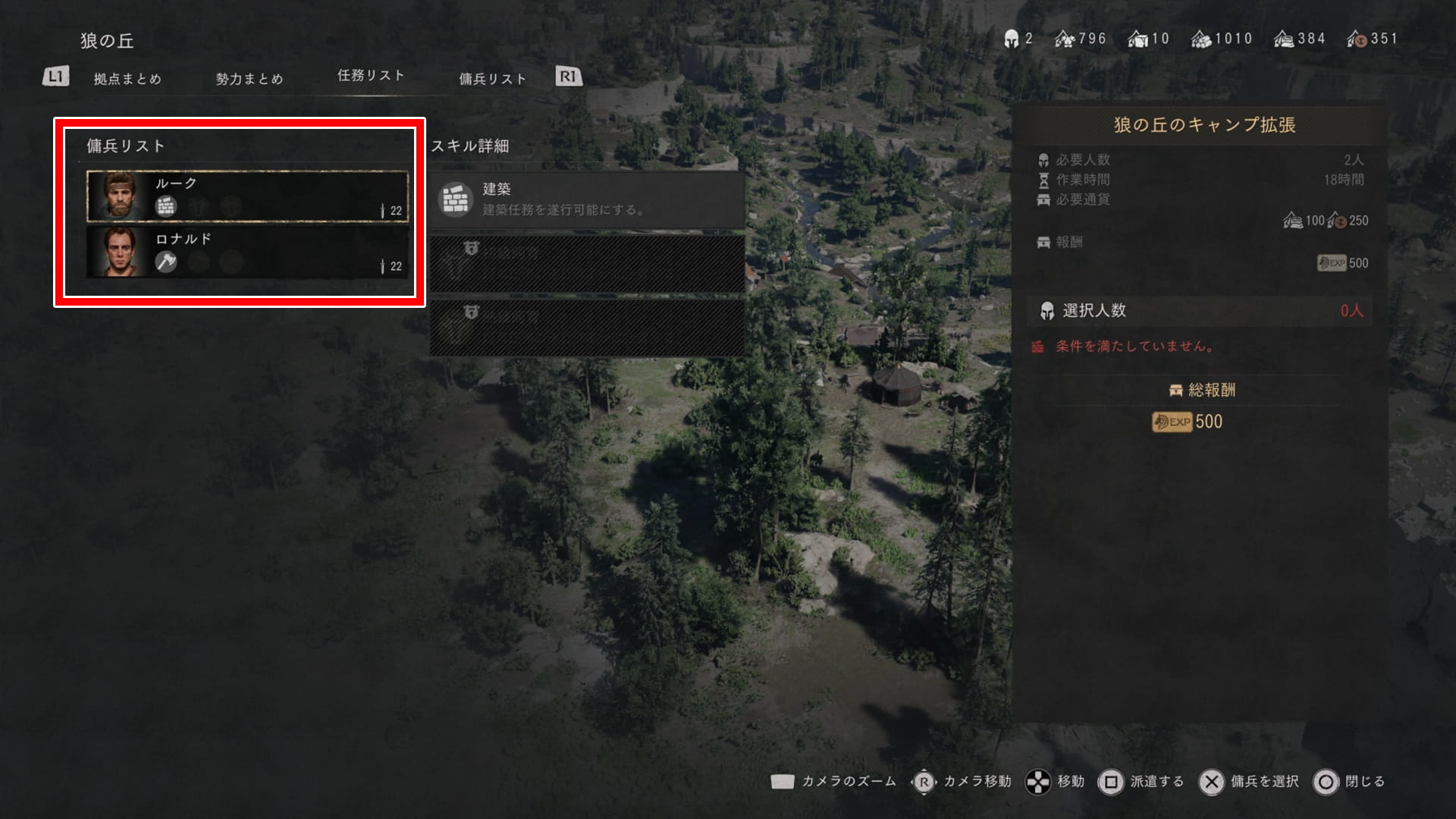
Task: Open the 勢力まとめ tab
Action: click(249, 79)
